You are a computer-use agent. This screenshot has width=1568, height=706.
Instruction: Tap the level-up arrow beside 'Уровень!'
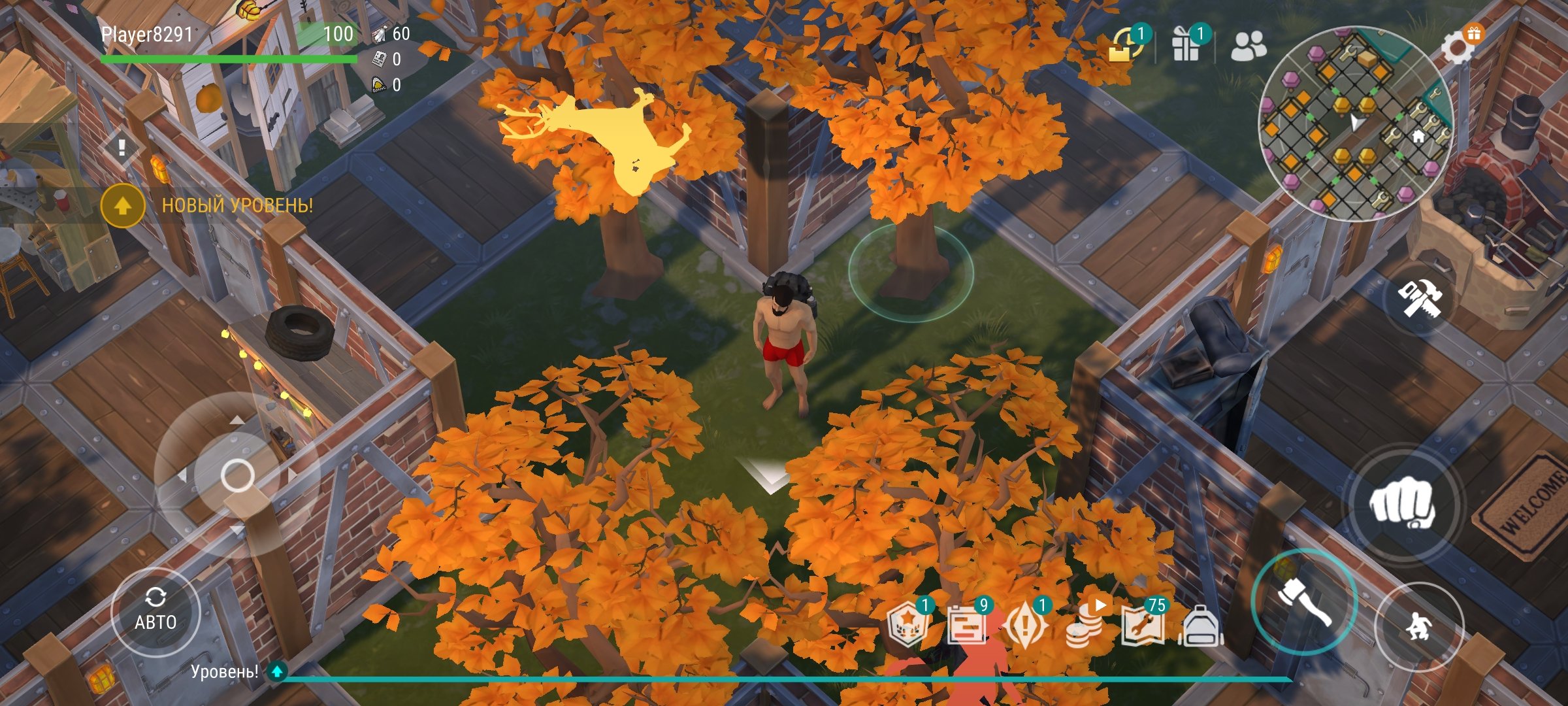278,671
